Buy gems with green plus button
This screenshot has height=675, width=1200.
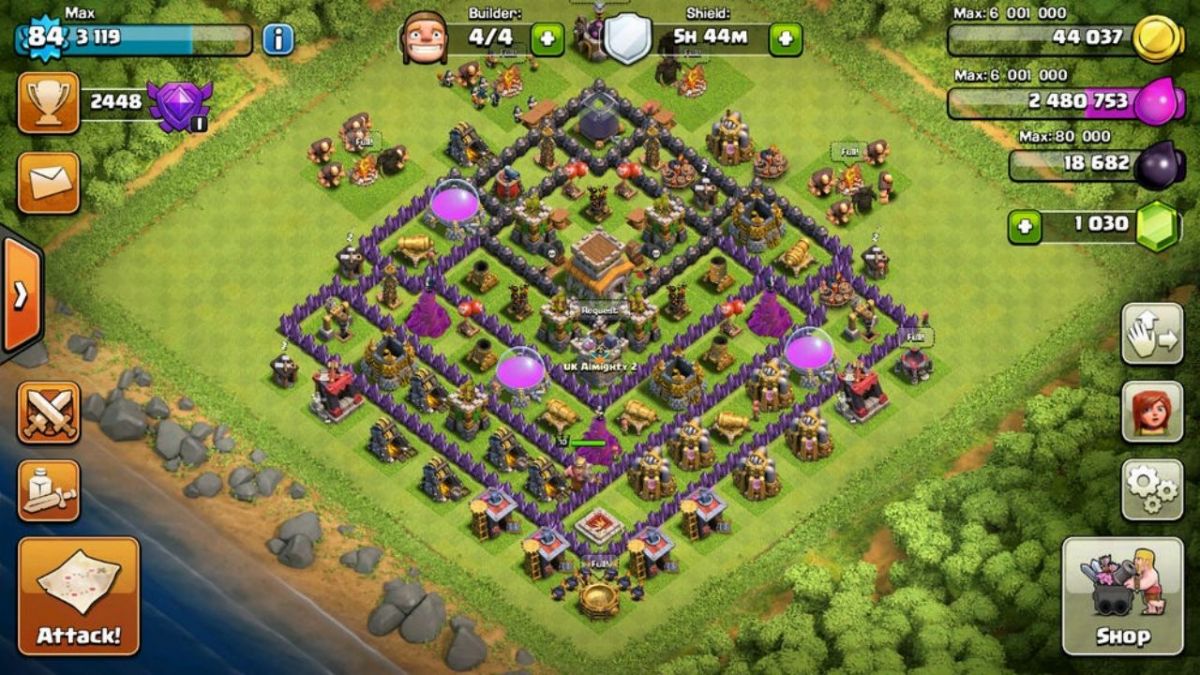(1023, 227)
